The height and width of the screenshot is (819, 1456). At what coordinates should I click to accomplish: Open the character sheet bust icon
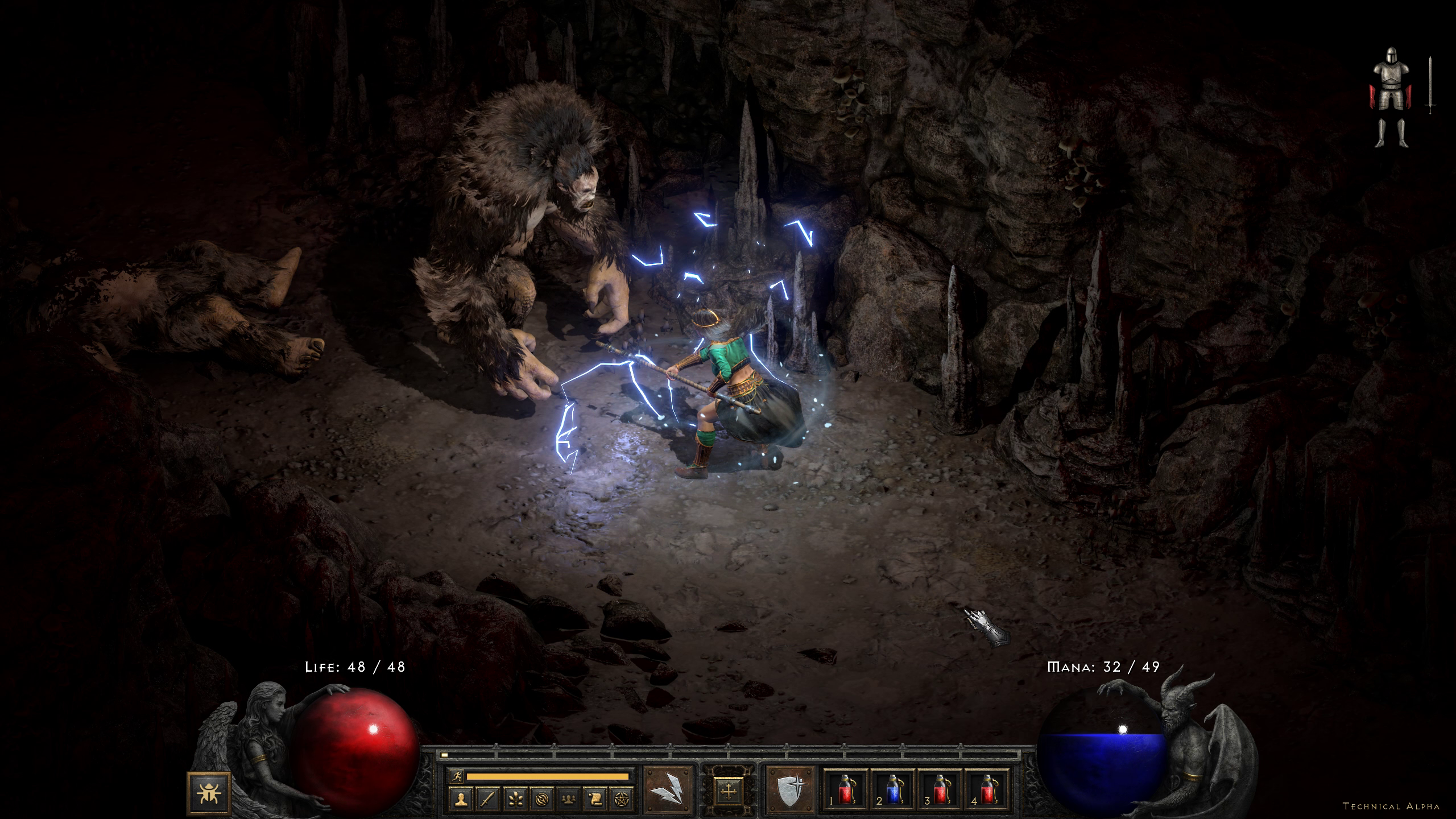(461, 800)
